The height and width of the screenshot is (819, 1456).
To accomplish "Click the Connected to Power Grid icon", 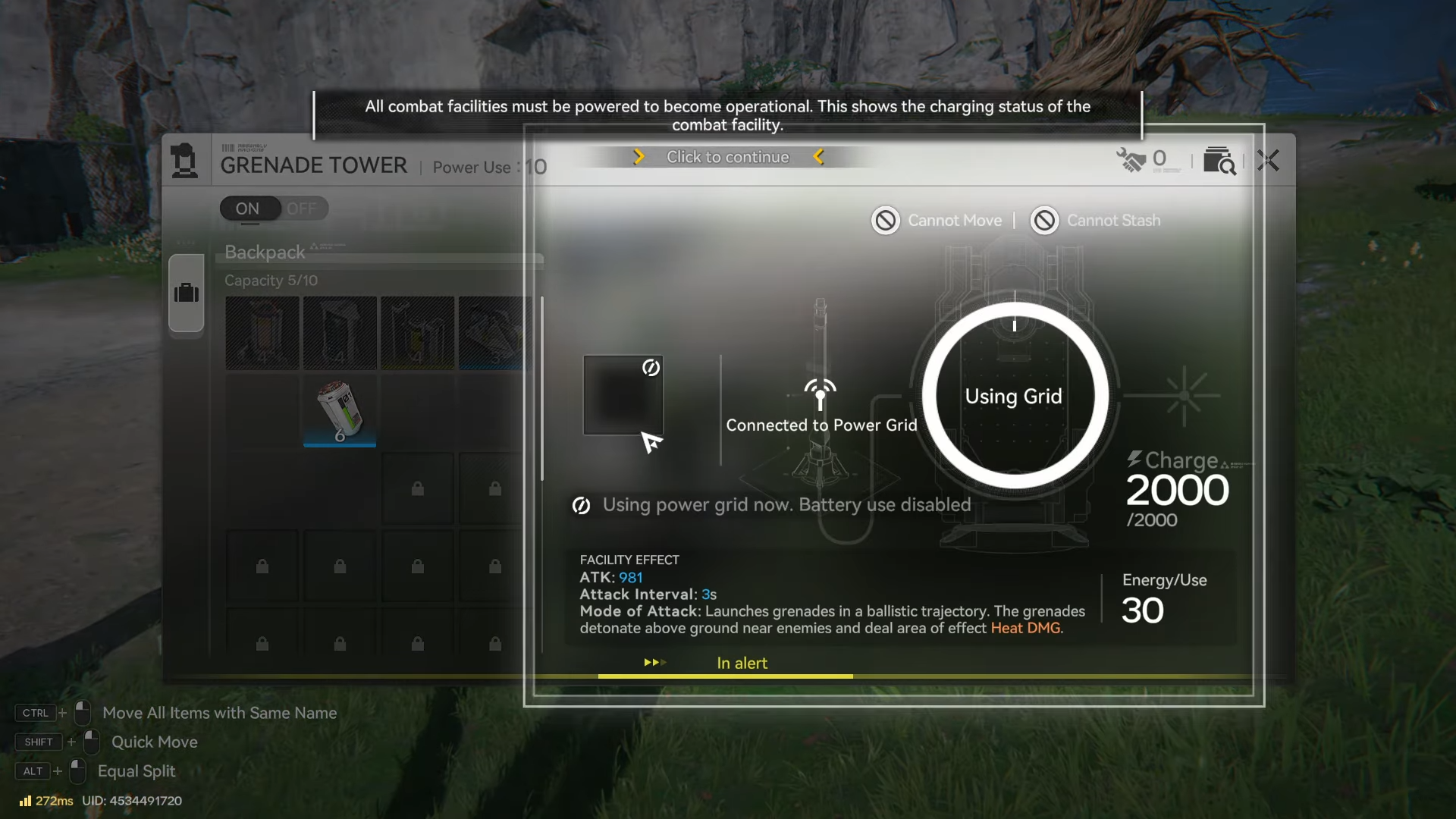I will point(820,394).
